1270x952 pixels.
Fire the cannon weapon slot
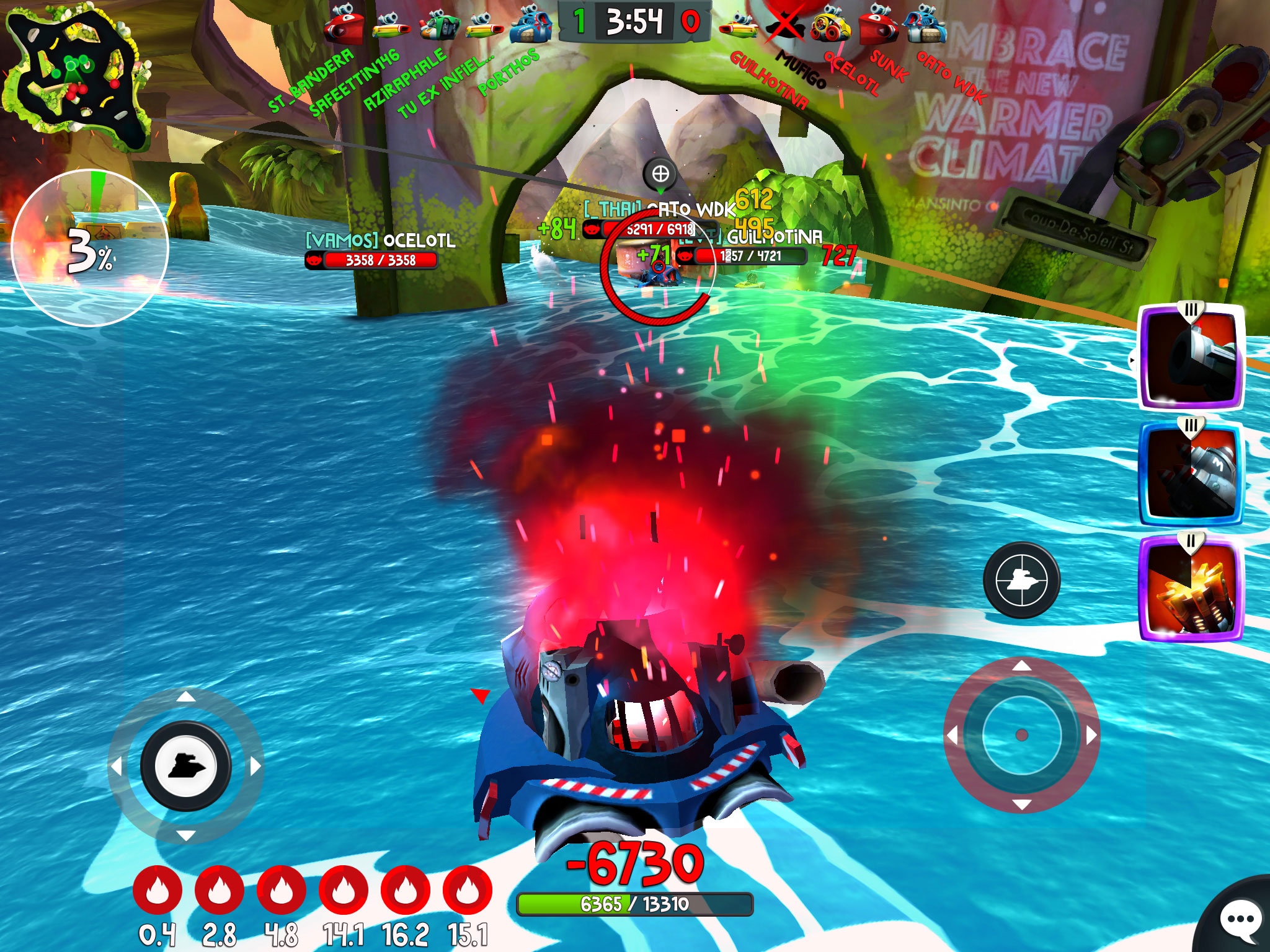[x=1191, y=357]
